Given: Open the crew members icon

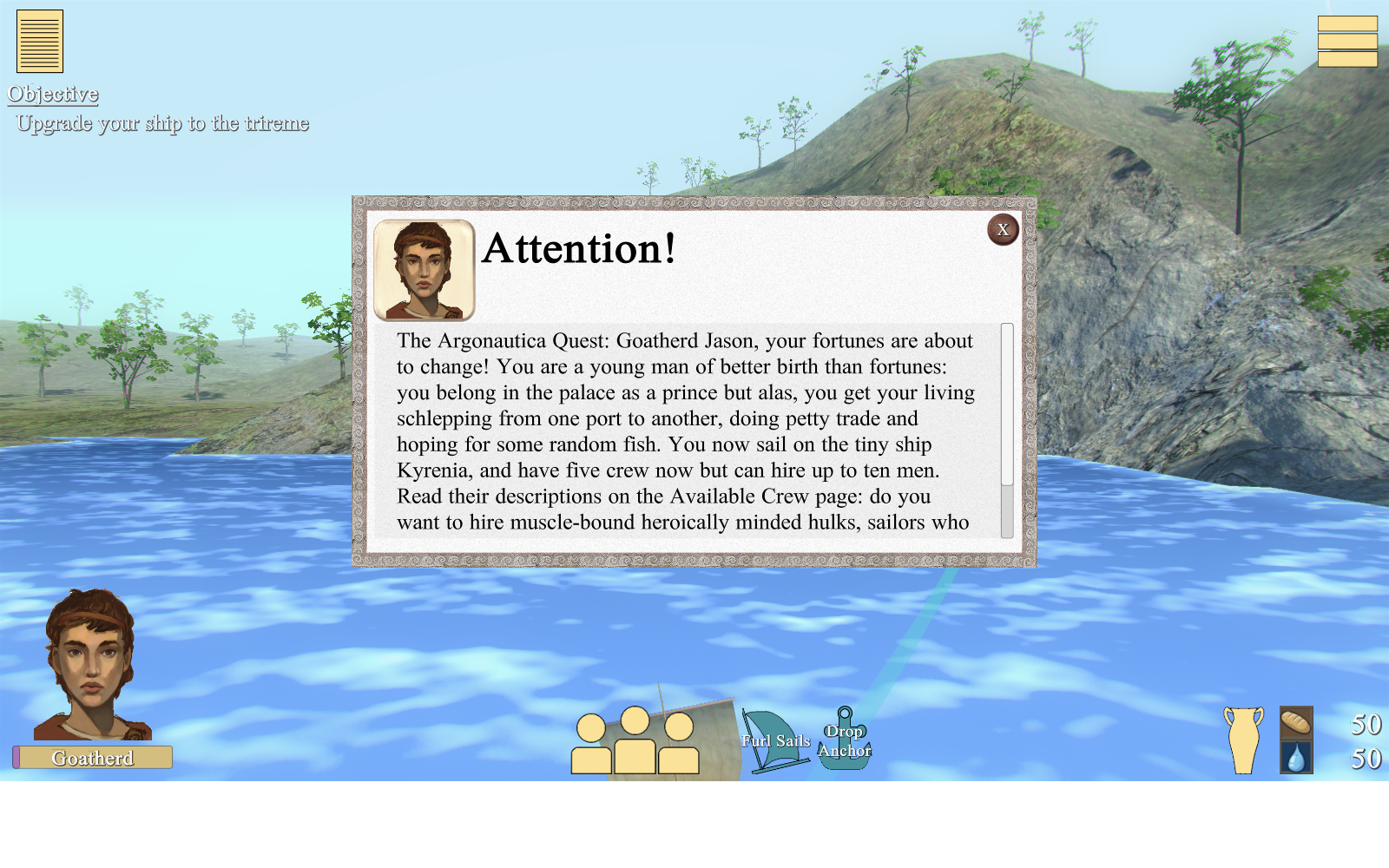Looking at the screenshot, I should coord(635,742).
